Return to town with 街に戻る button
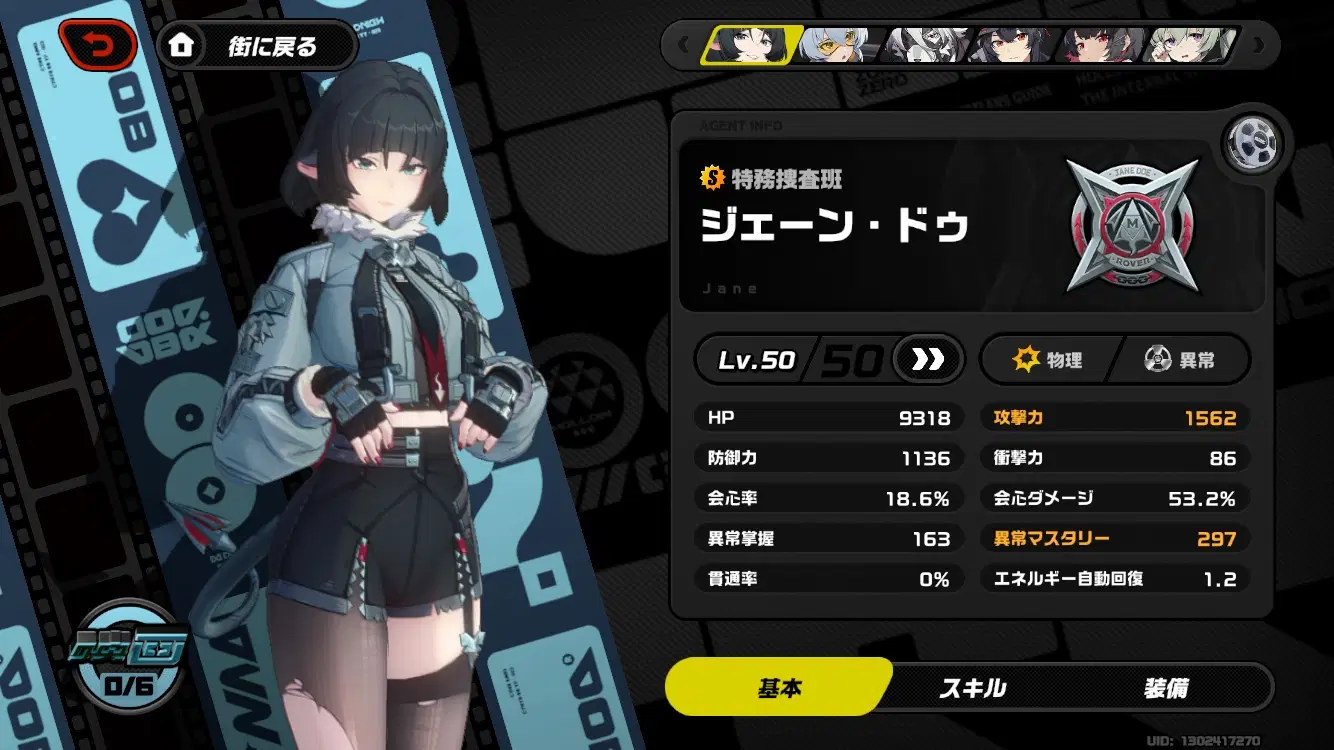 (256, 46)
